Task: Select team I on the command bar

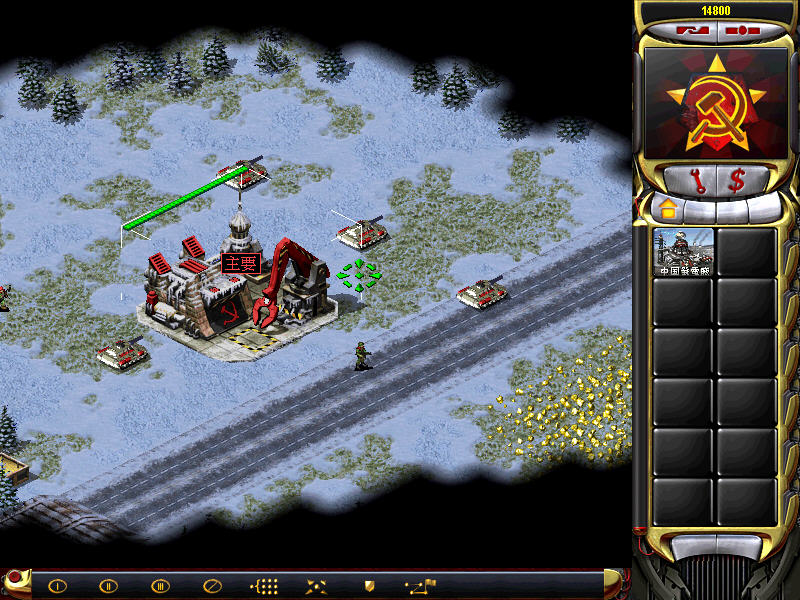Action: coord(58,586)
